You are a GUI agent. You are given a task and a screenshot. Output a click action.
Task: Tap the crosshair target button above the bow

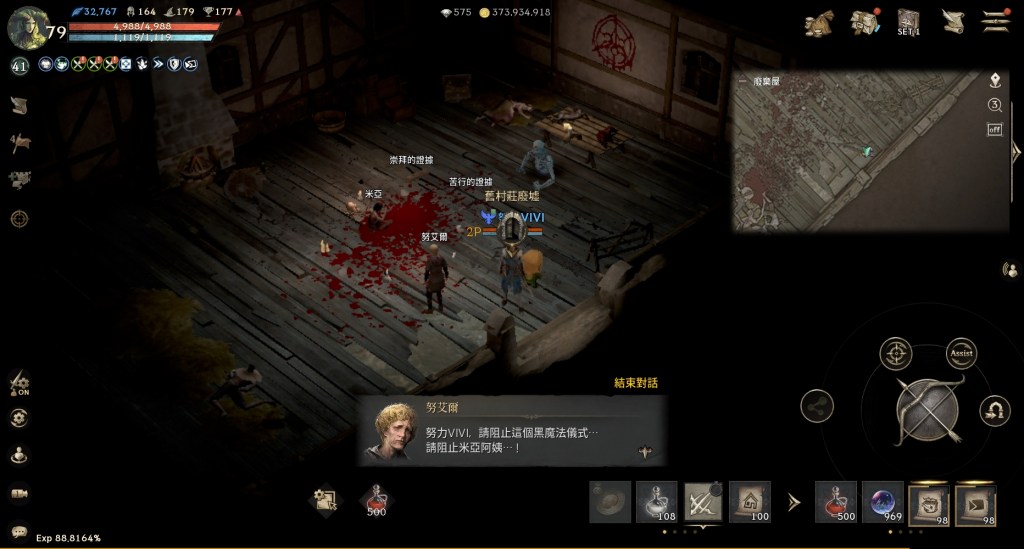pos(895,353)
